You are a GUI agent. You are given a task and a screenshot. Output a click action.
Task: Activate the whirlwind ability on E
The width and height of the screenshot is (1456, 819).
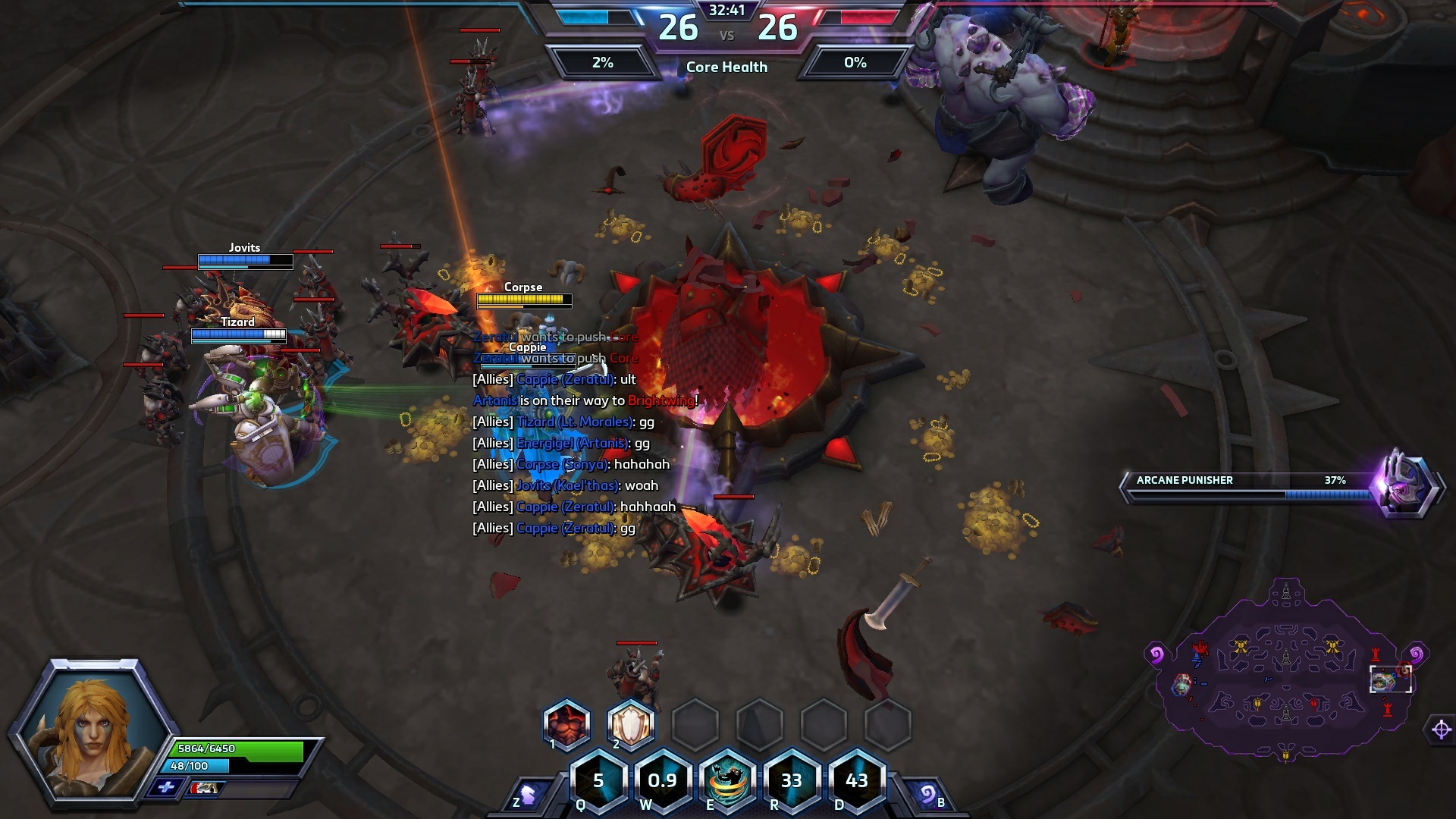tap(727, 781)
